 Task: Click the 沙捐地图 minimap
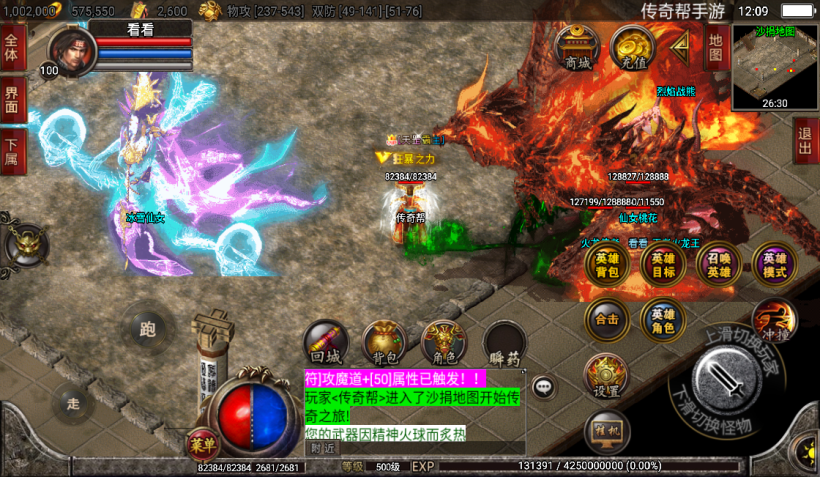[x=775, y=66]
